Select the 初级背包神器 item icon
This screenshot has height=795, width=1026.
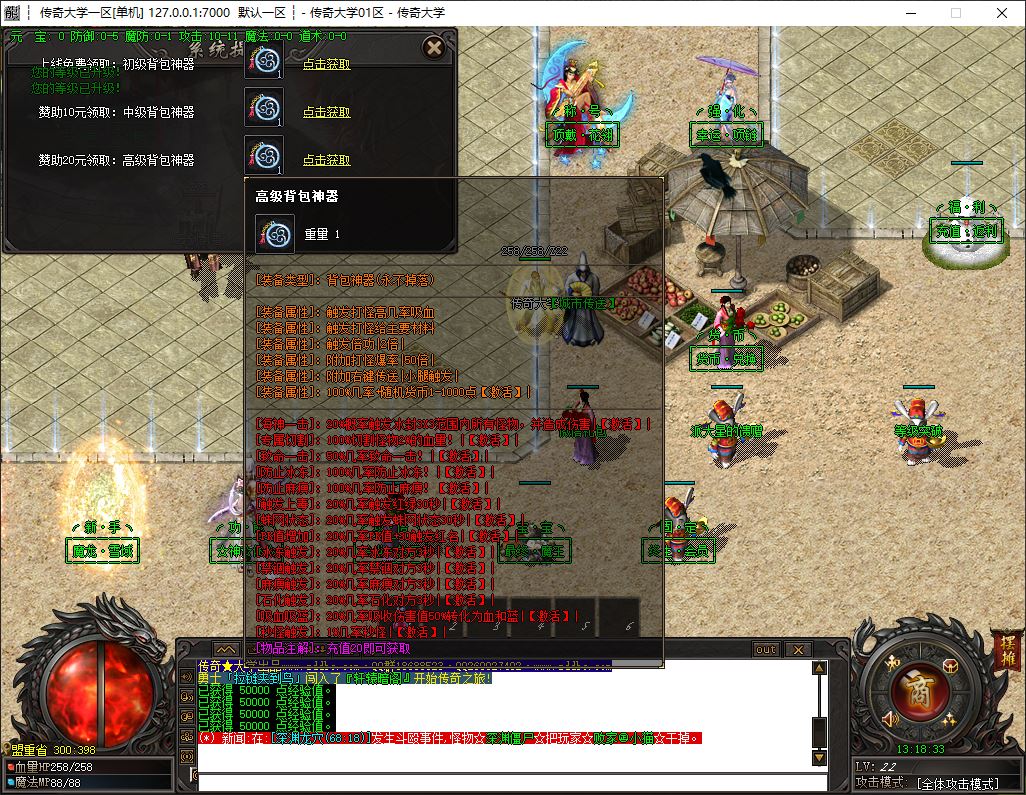tap(264, 59)
